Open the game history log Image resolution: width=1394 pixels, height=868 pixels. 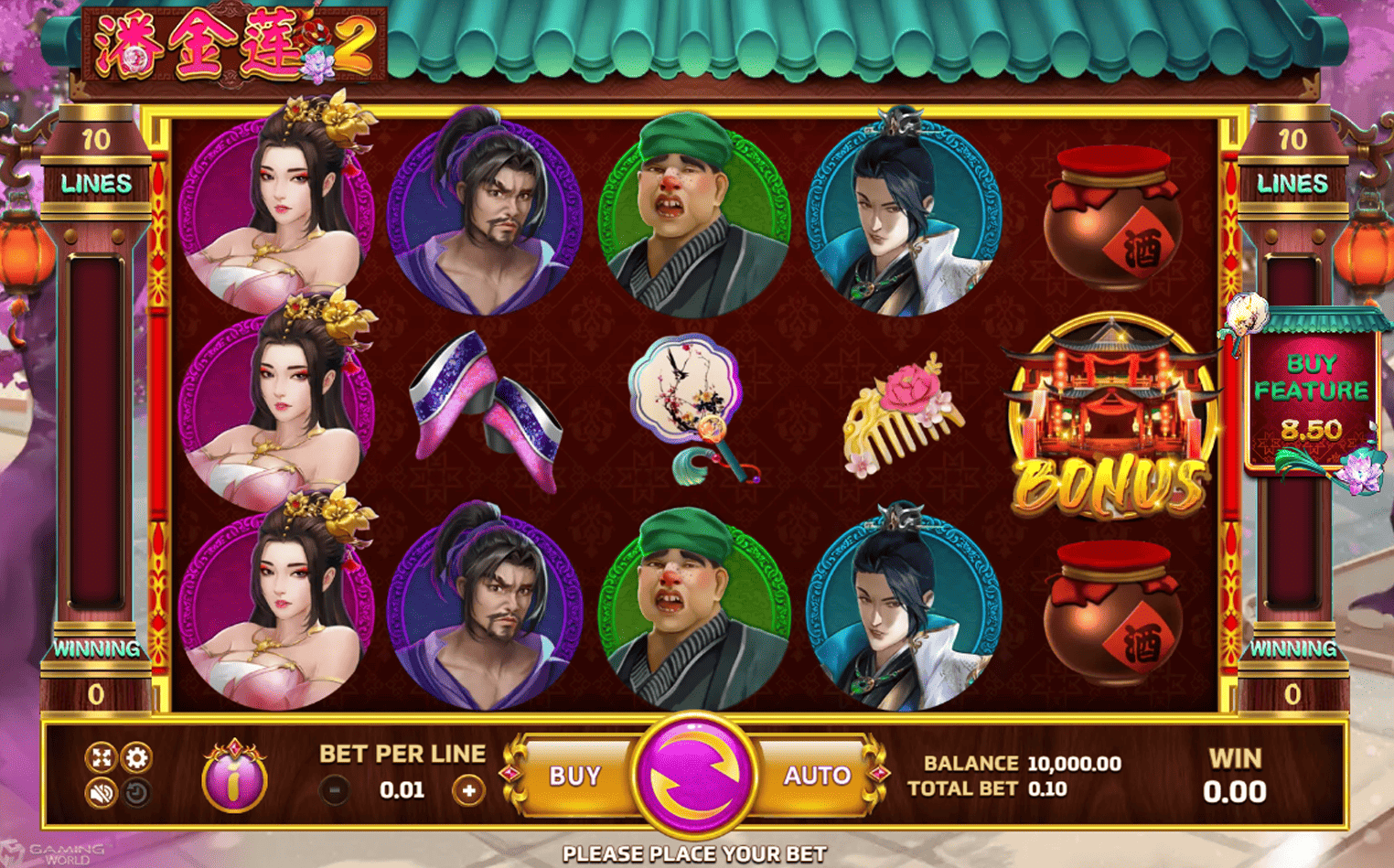[x=136, y=792]
